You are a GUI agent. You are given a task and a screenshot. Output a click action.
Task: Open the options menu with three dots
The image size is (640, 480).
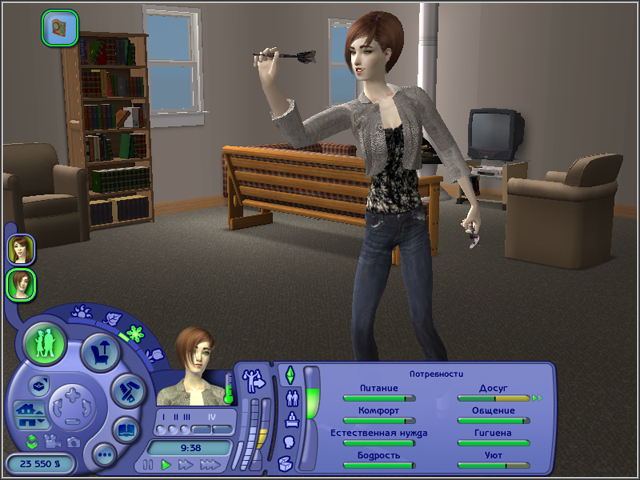(103, 456)
